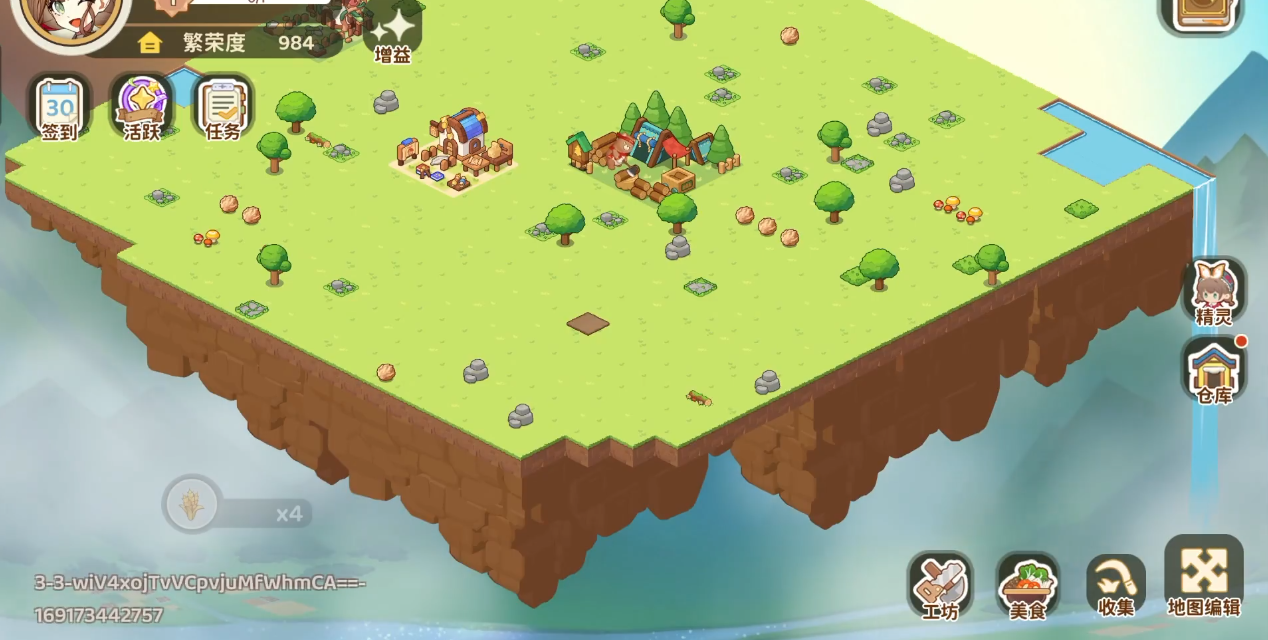1268x640 pixels.
Task: Click the player avatar portrait
Action: 75,20
